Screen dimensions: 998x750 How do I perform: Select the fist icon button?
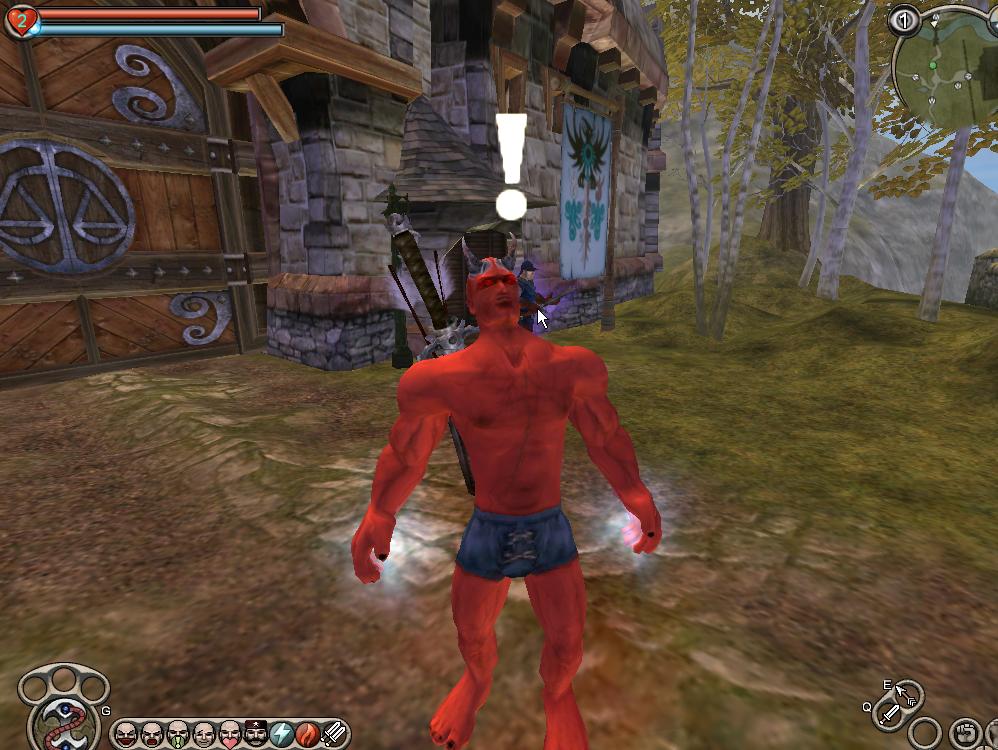pyautogui.click(x=964, y=733)
